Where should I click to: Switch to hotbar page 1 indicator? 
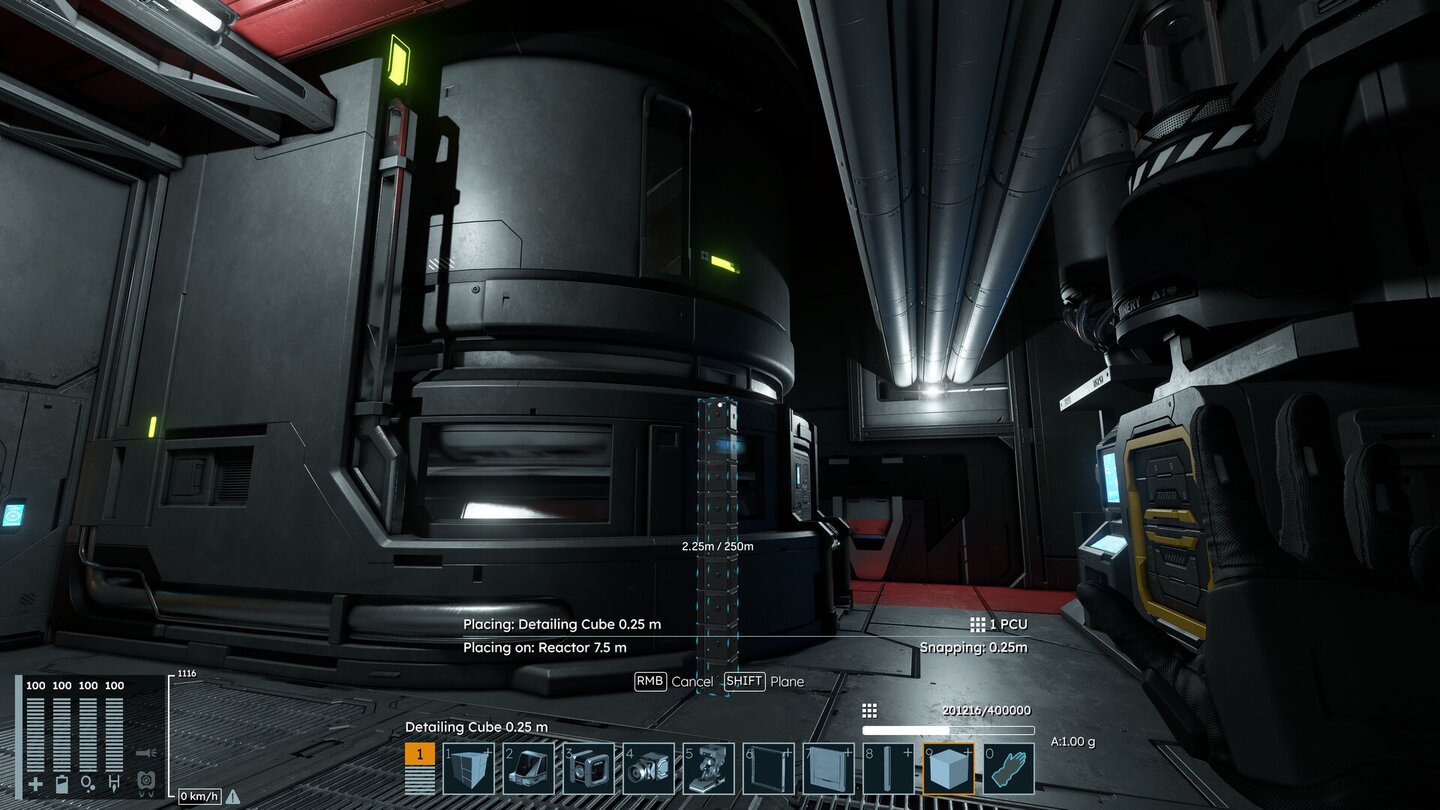point(418,753)
